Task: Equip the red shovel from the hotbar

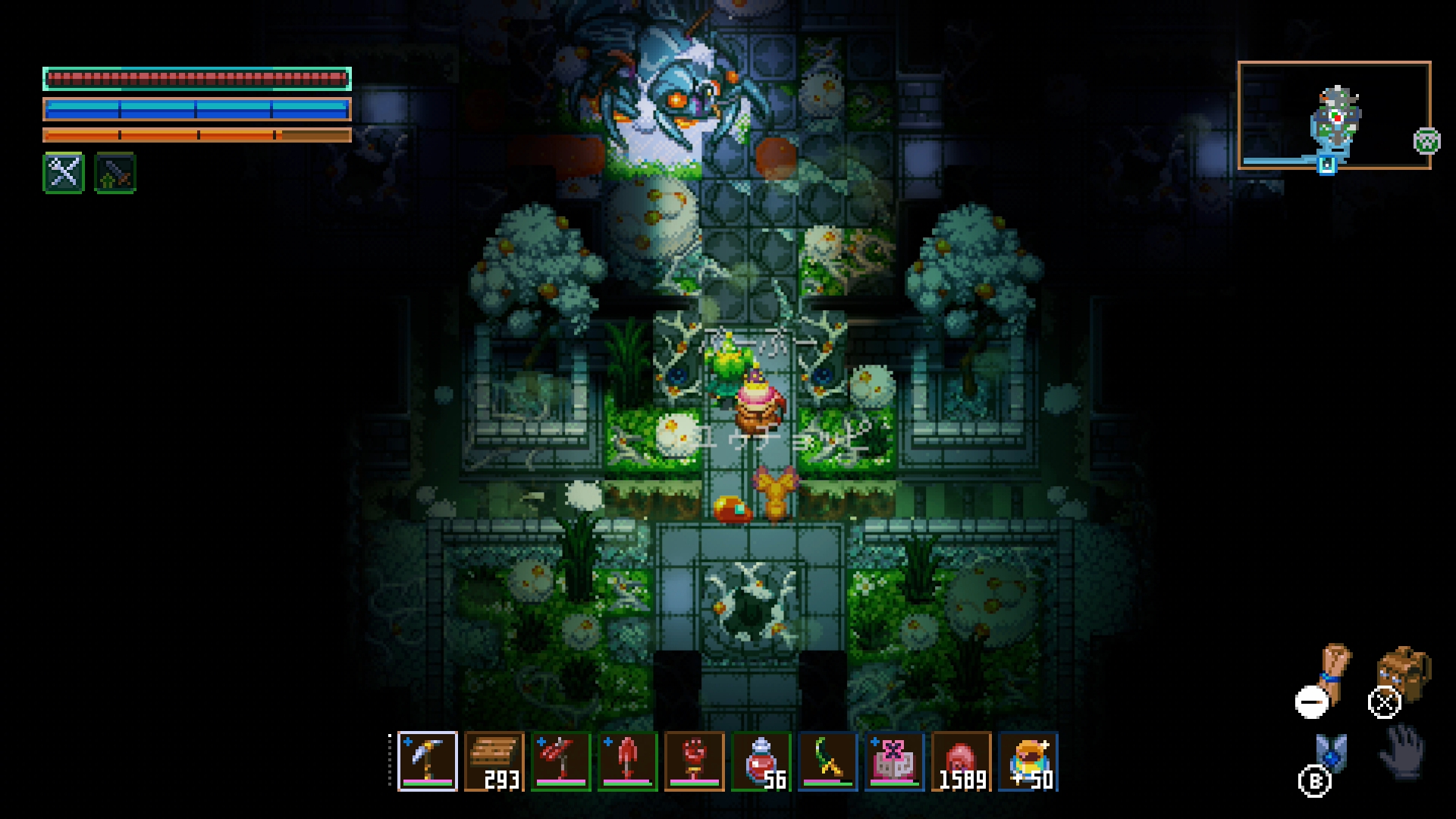Action: pyautogui.click(x=628, y=761)
